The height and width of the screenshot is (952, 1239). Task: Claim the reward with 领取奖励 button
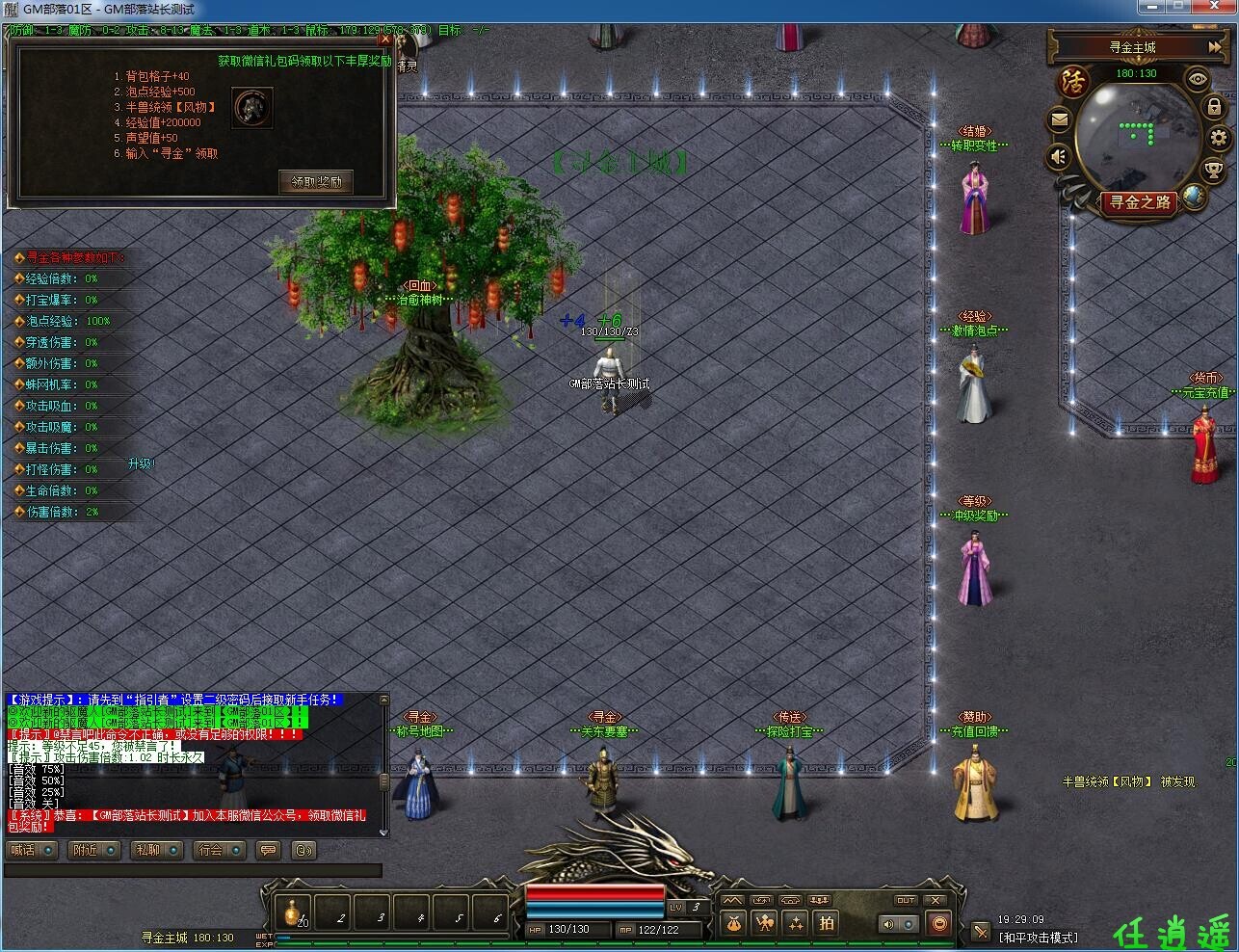click(x=316, y=181)
